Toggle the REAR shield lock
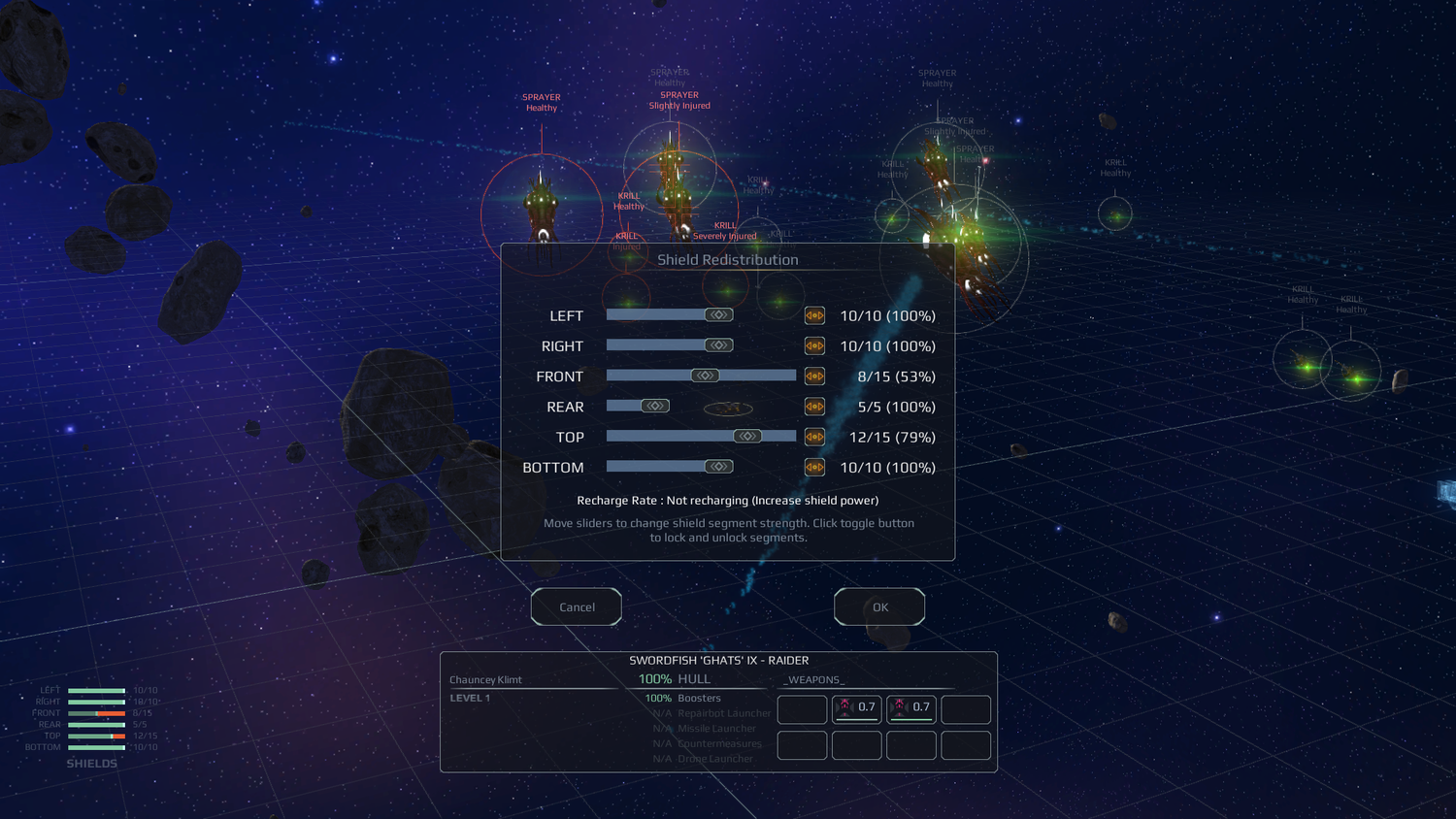1456x819 pixels. [x=814, y=406]
